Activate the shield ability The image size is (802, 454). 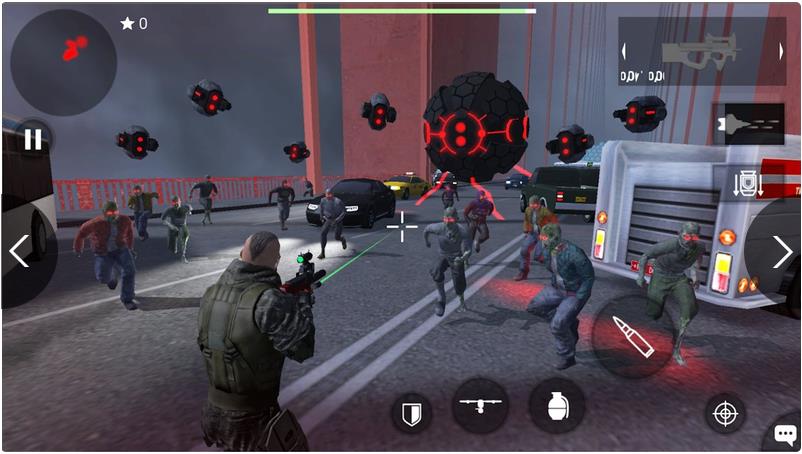[411, 412]
